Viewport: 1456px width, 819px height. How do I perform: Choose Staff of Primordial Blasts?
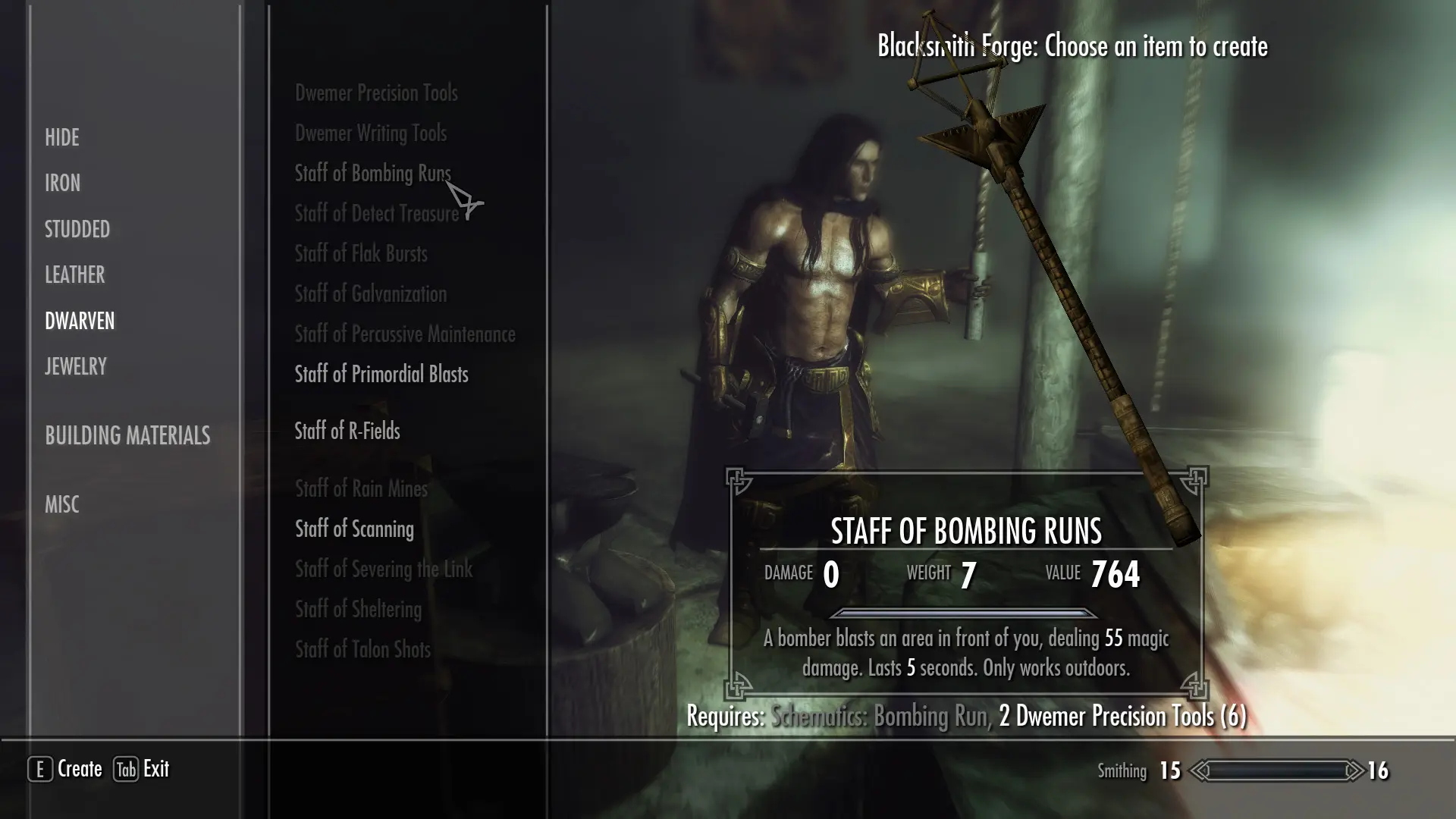(x=381, y=375)
